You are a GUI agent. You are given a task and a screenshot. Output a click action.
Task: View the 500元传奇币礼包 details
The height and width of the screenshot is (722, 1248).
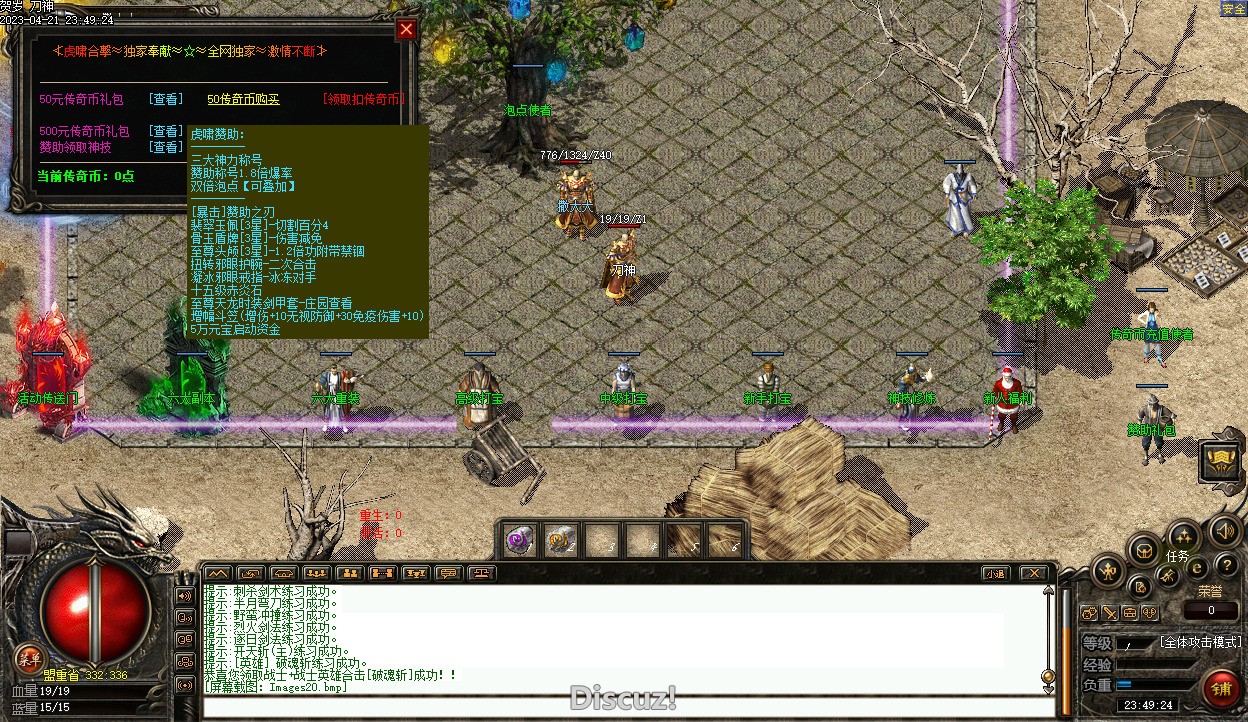pyautogui.click(x=166, y=131)
